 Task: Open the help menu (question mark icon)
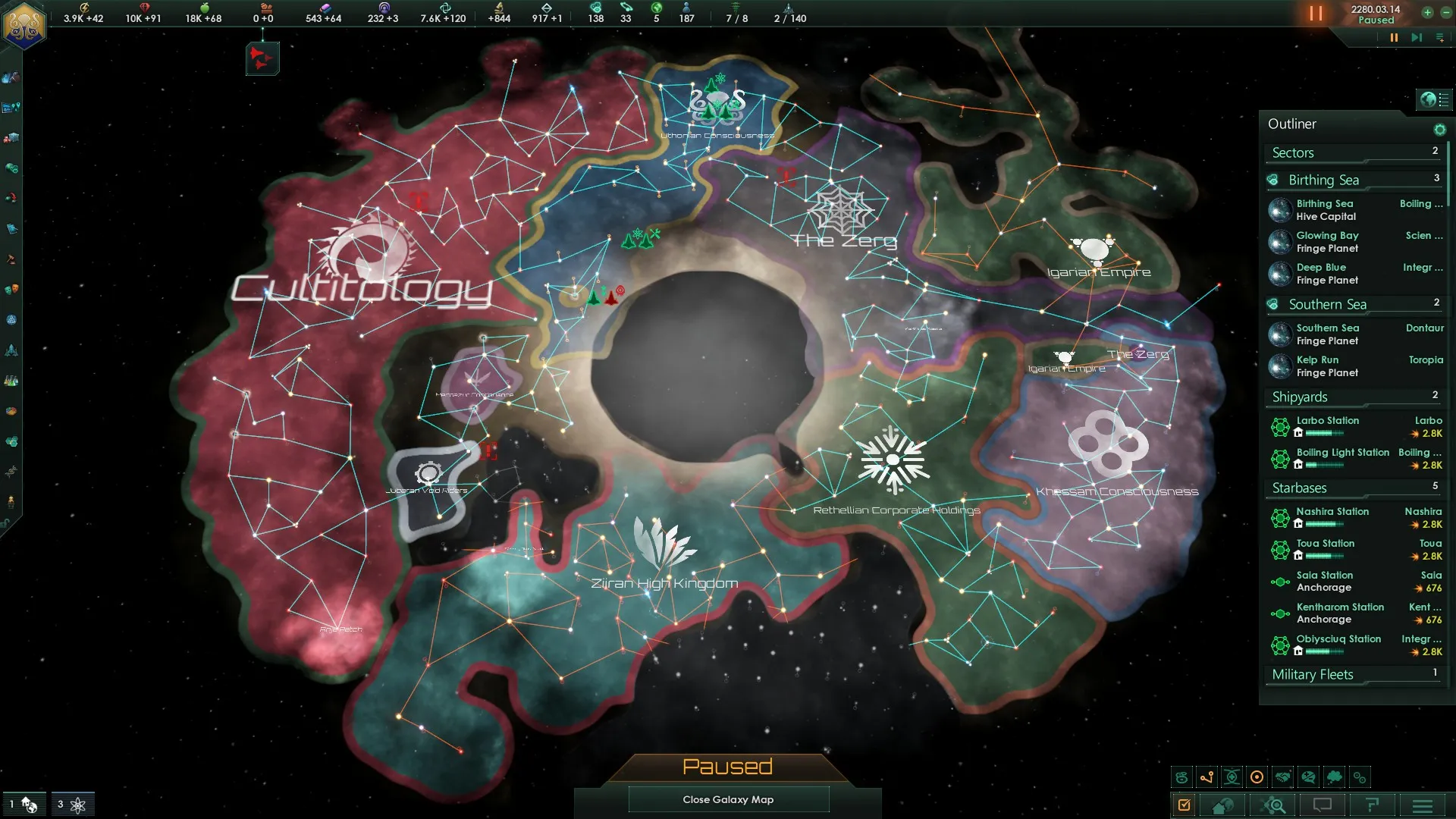(1372, 805)
